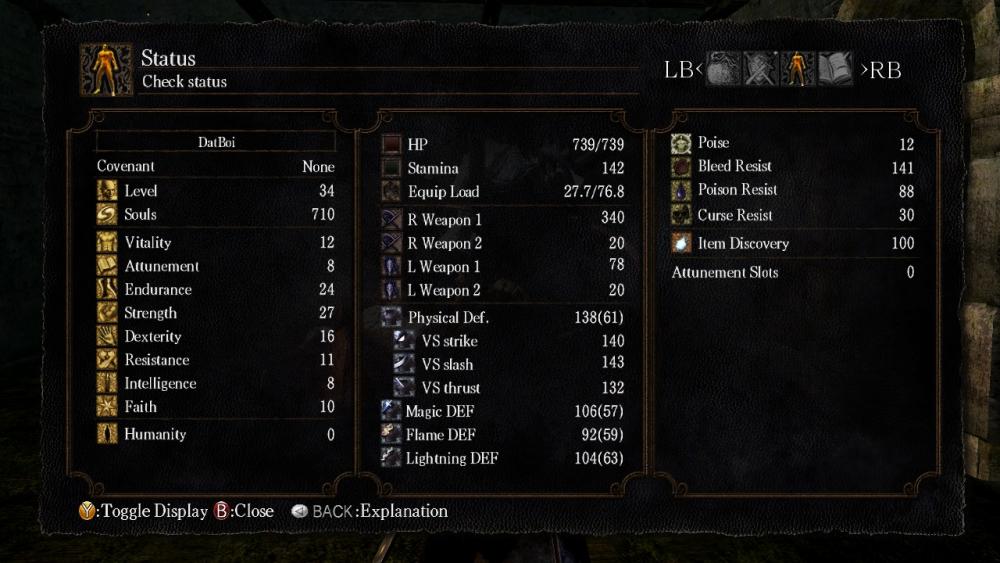1000x563 pixels.
Task: Switch to the open book tab
Action: (x=835, y=69)
